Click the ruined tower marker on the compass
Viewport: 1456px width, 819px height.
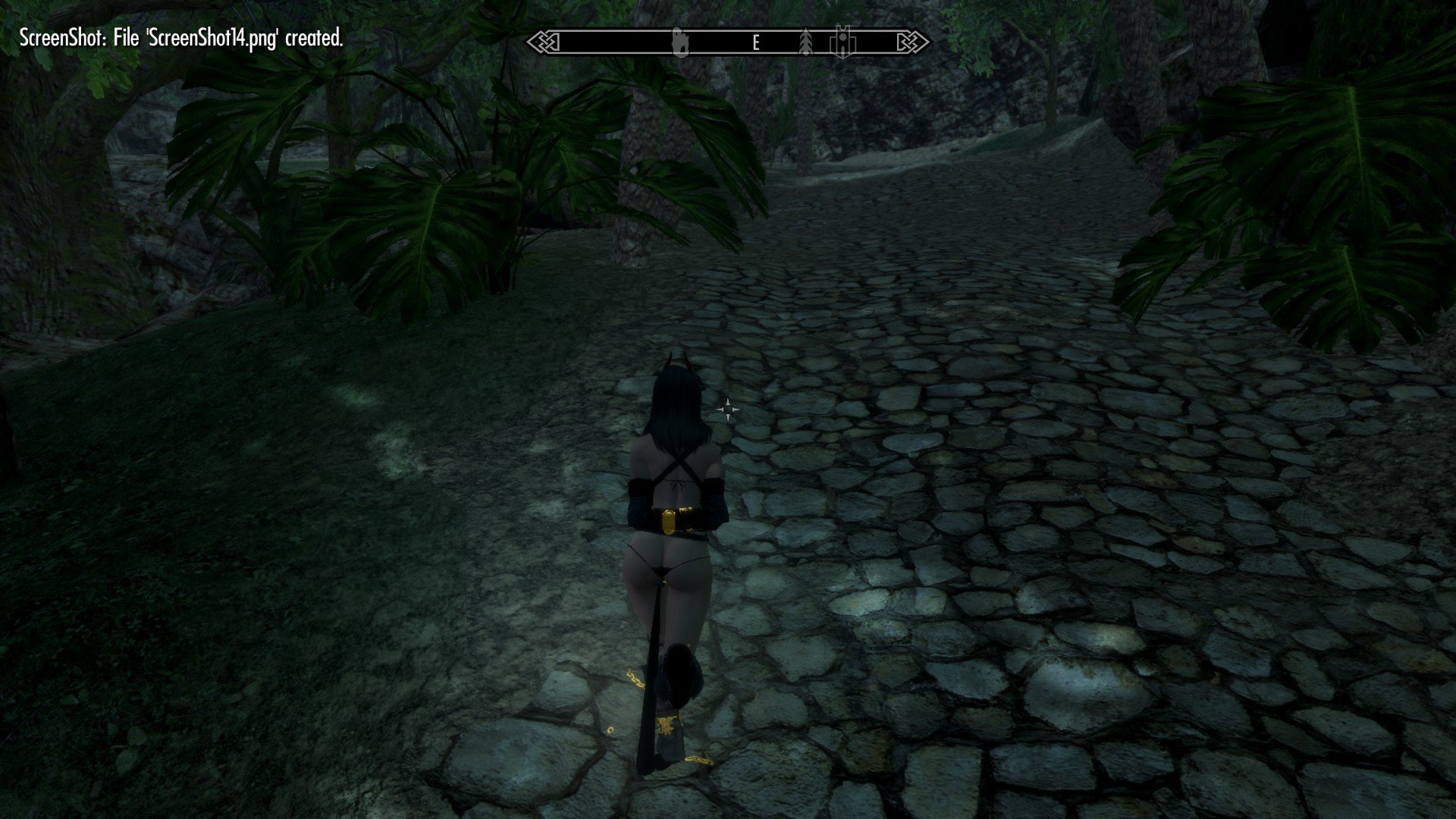click(679, 42)
